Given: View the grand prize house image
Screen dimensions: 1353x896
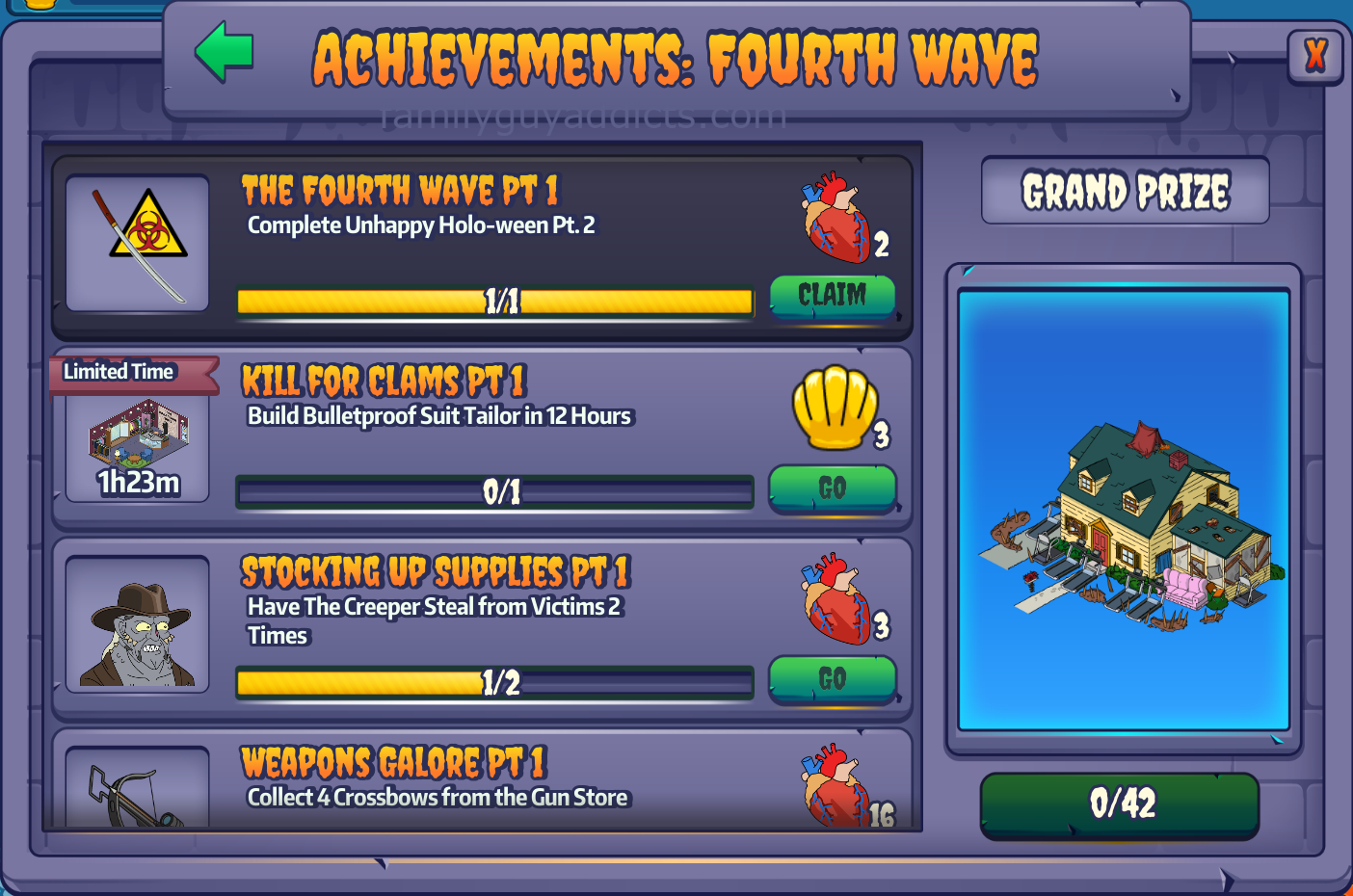Looking at the screenshot, I should point(1124,509).
